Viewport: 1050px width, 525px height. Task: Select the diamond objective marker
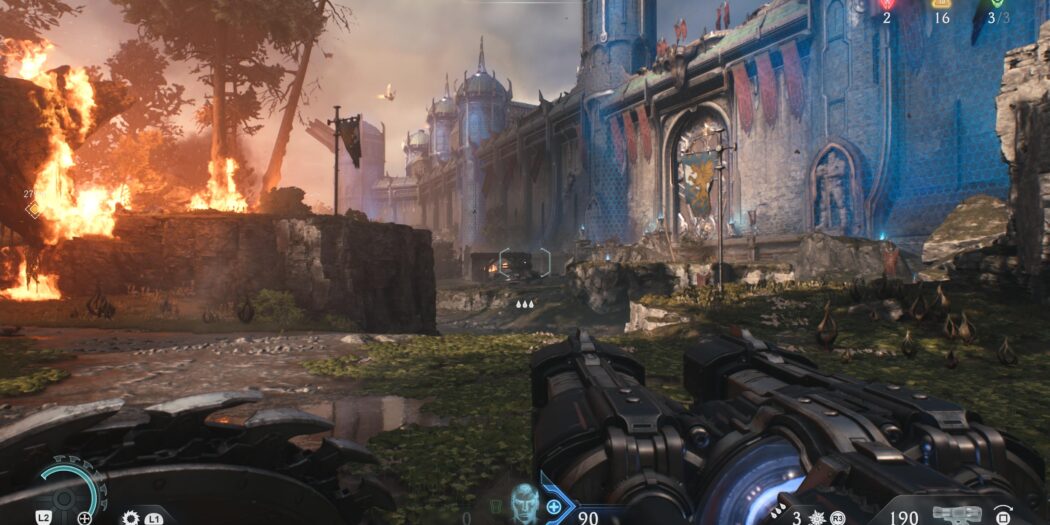click(x=33, y=209)
